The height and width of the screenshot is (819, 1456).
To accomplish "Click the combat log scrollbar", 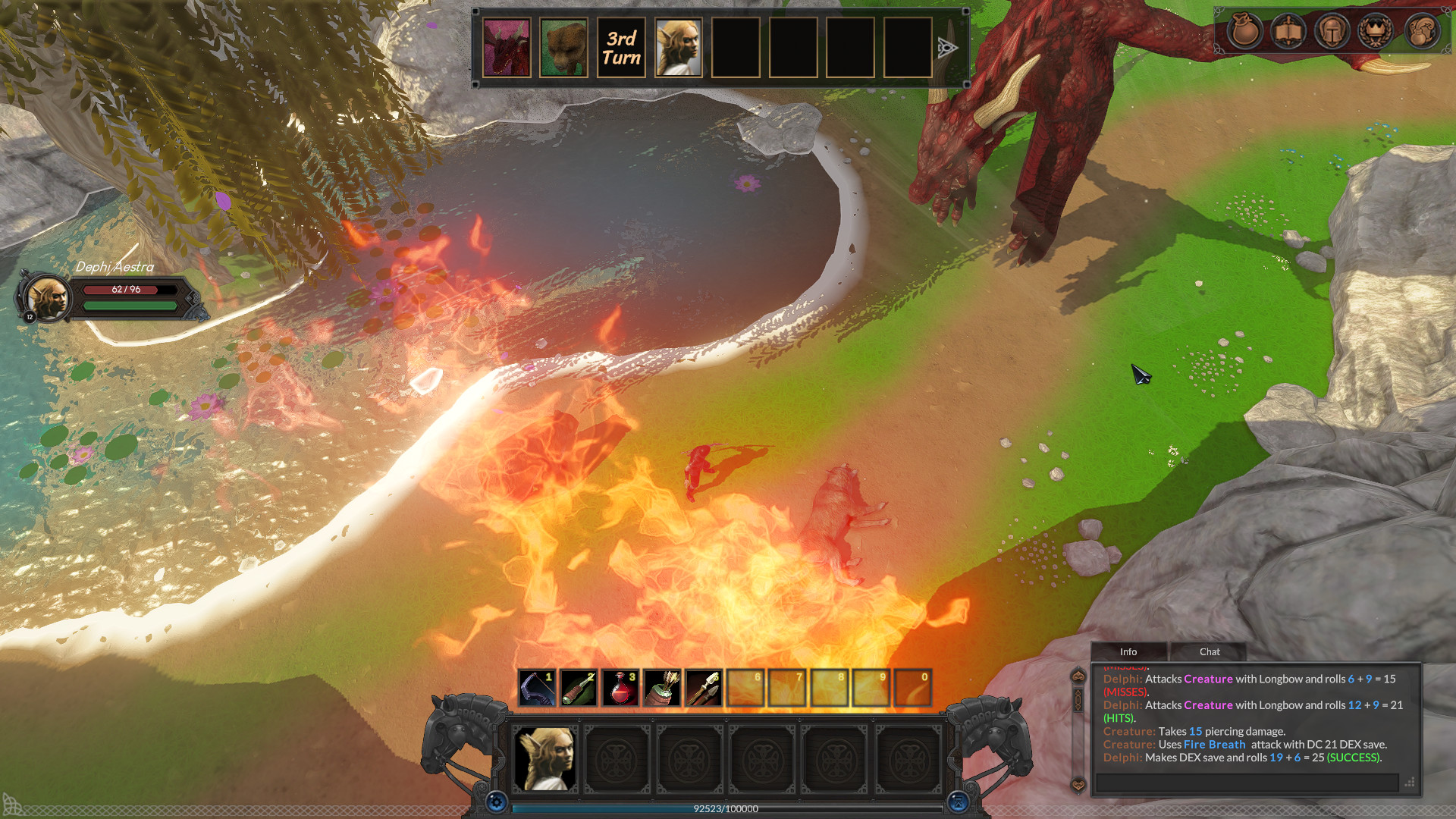I will point(1077,698).
